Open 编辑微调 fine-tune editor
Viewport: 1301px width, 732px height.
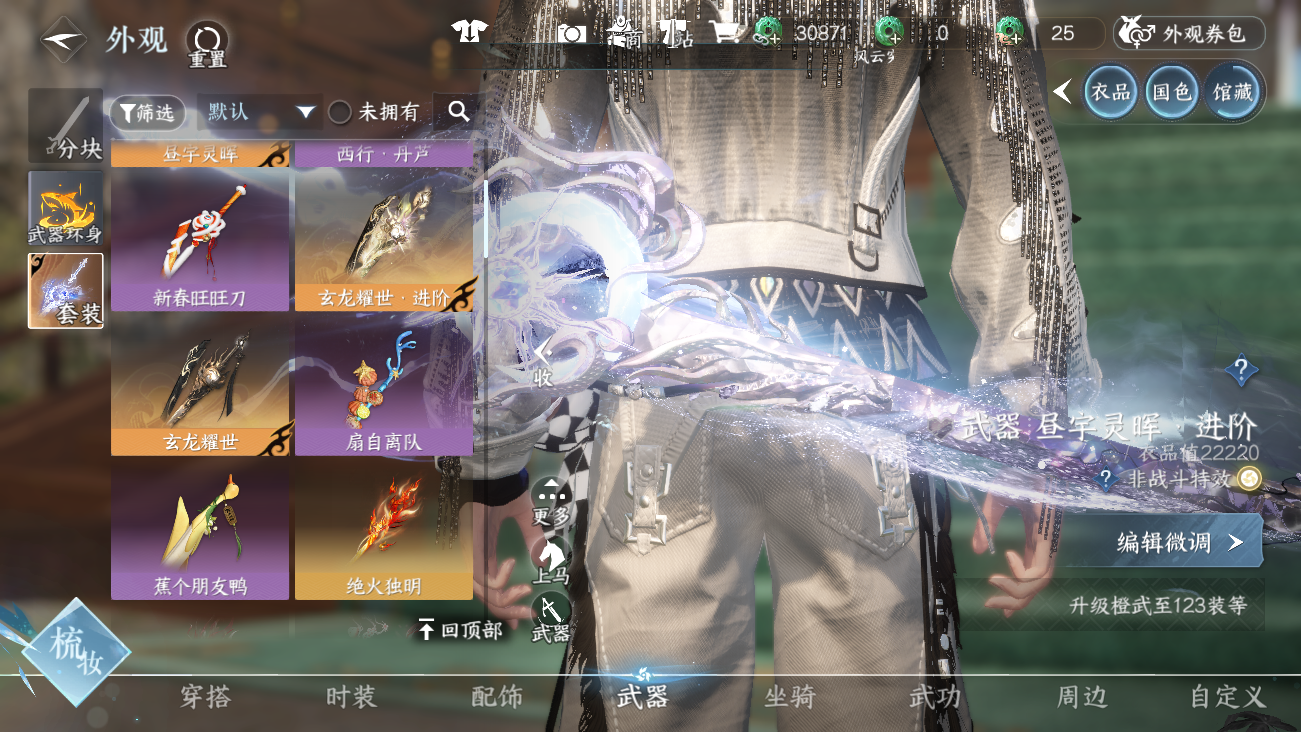pos(1180,542)
